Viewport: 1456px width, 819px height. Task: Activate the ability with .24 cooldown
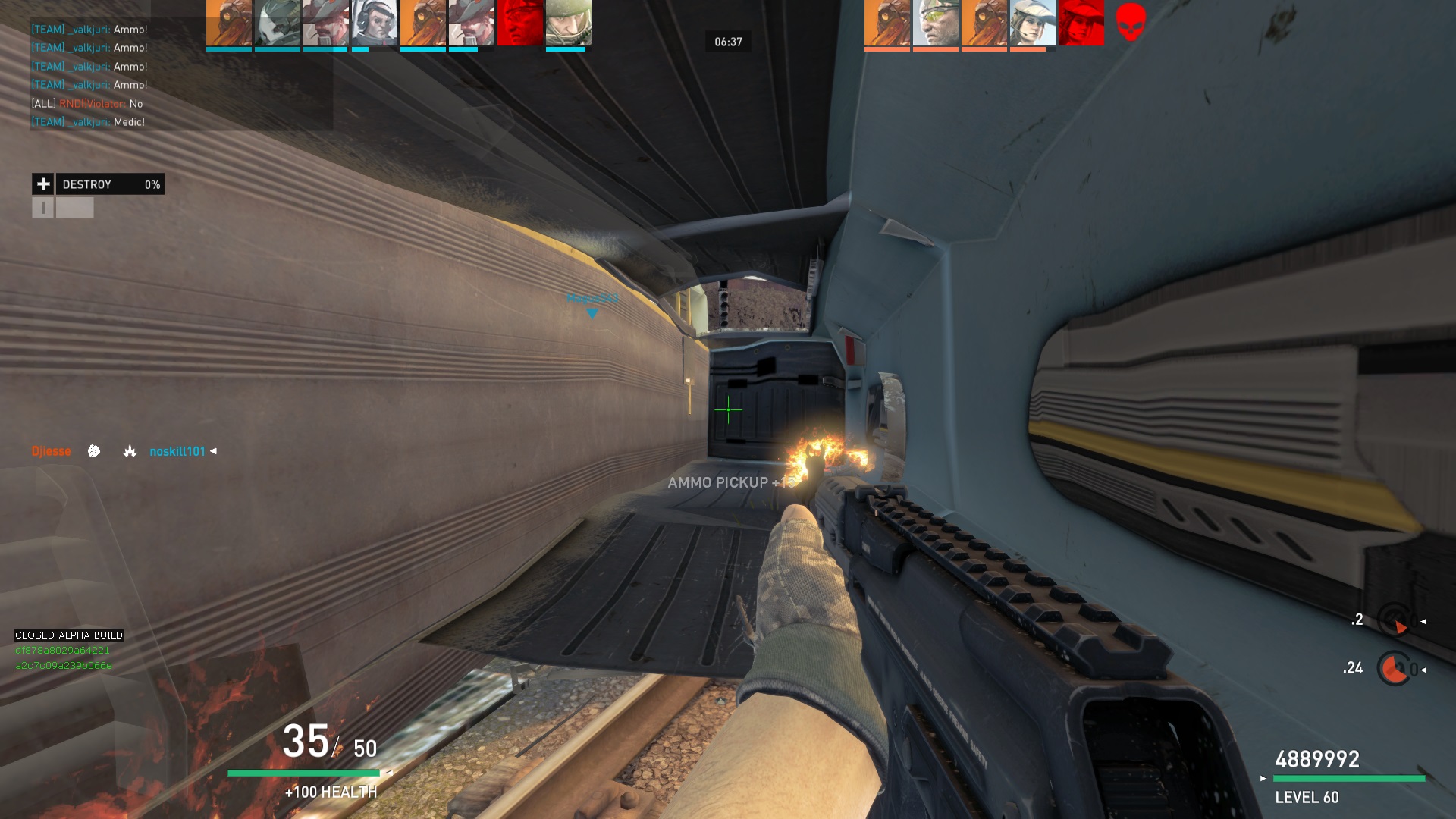click(1394, 669)
